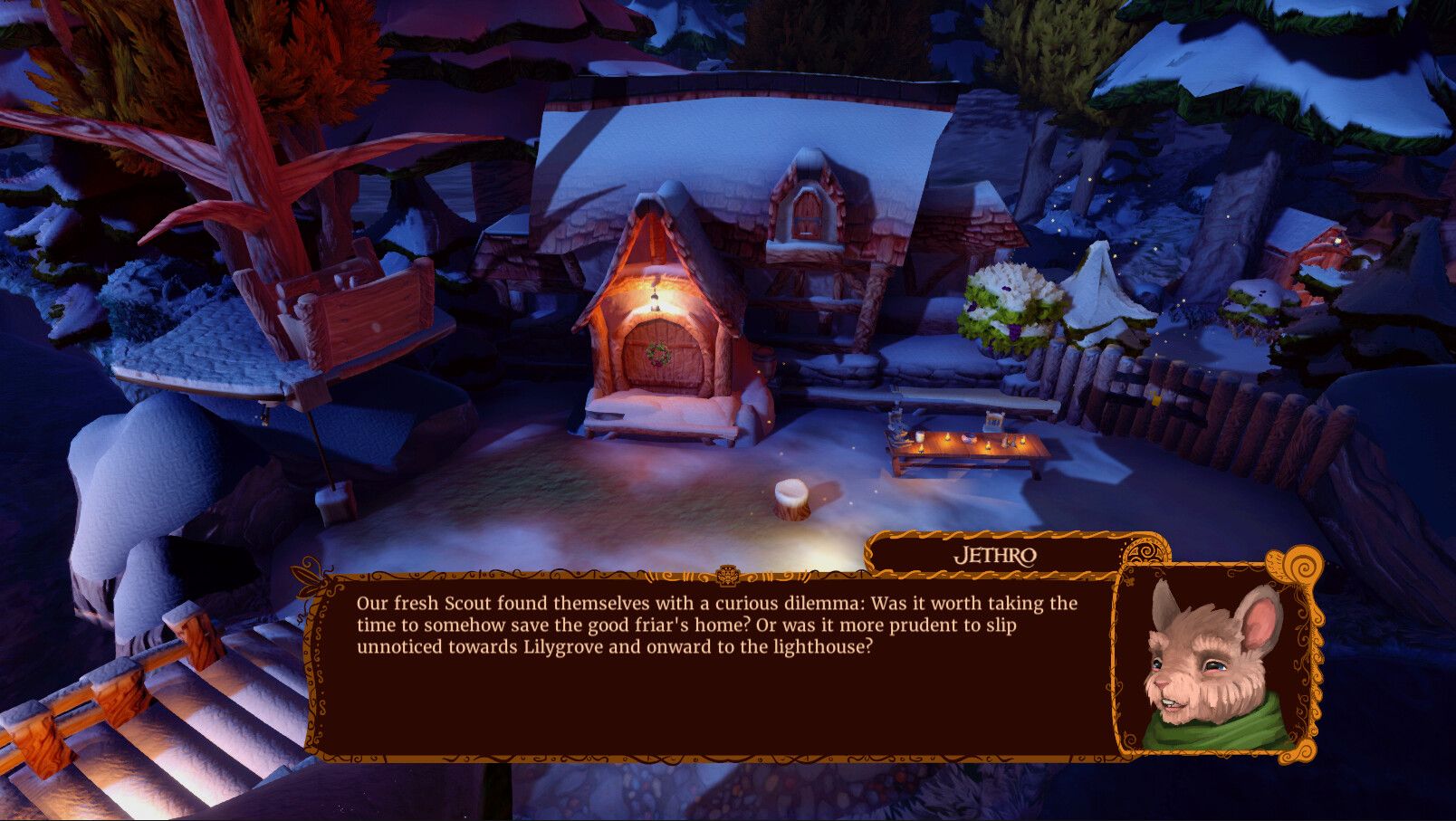Click the cottage's upper dormer window
1456x821 pixels.
tap(809, 211)
